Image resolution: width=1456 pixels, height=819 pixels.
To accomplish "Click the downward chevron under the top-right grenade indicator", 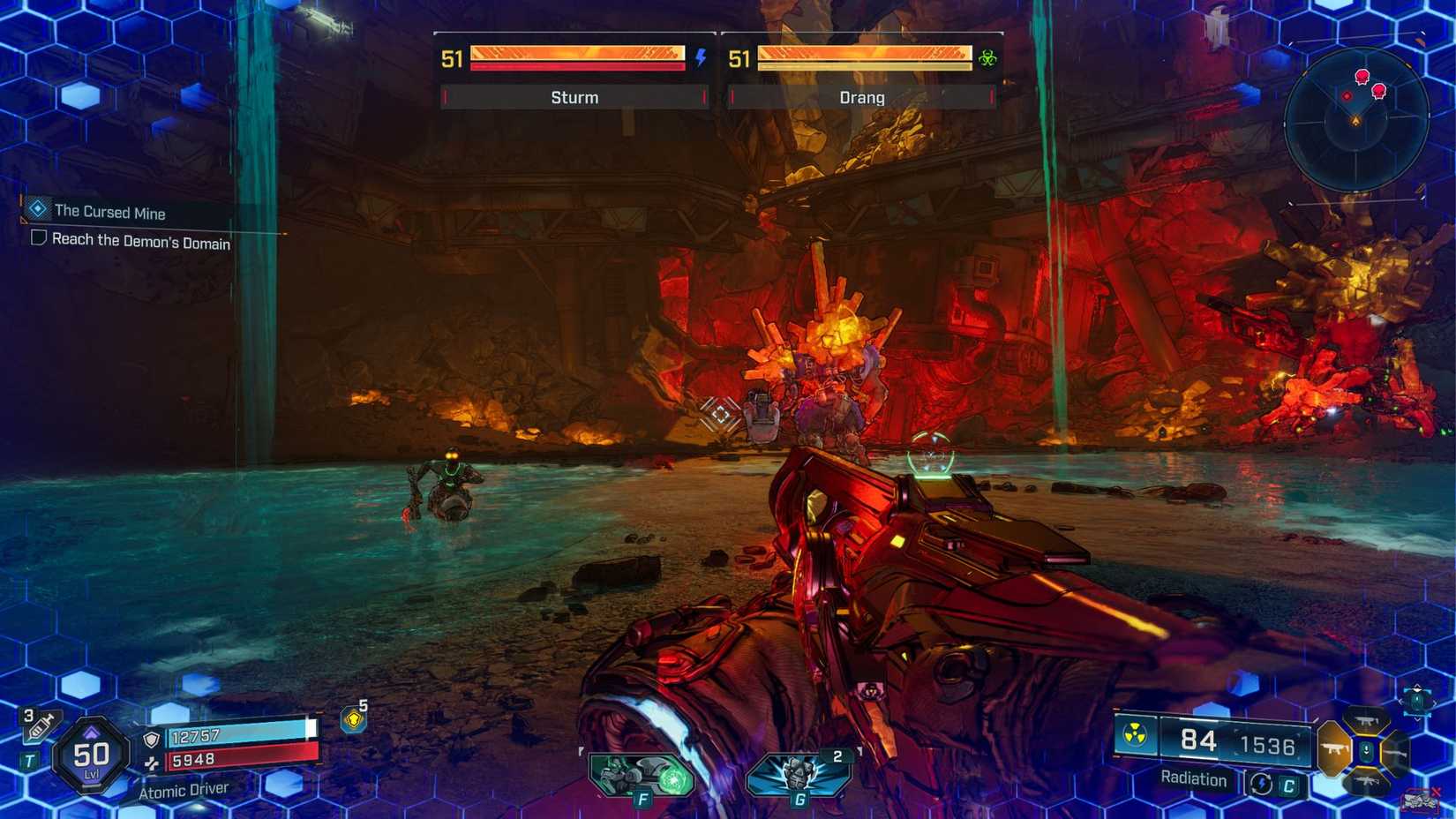I will click(x=1417, y=719).
